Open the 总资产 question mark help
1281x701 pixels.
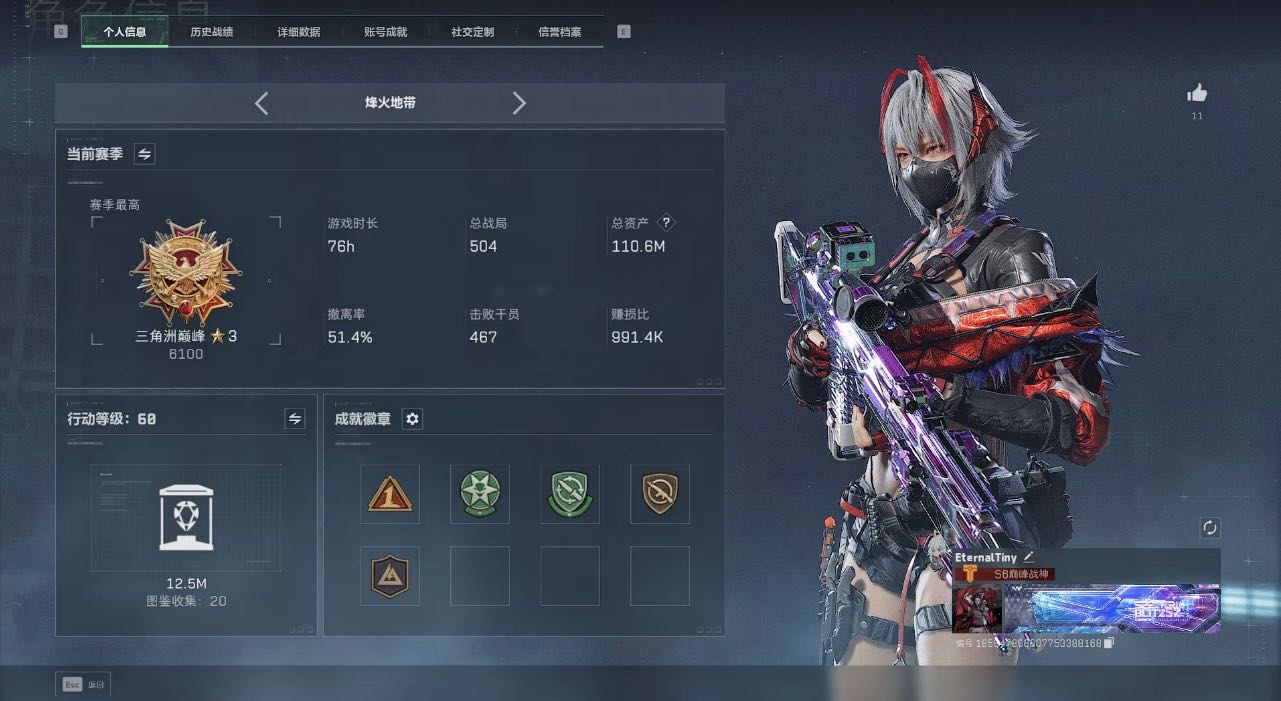tap(667, 223)
